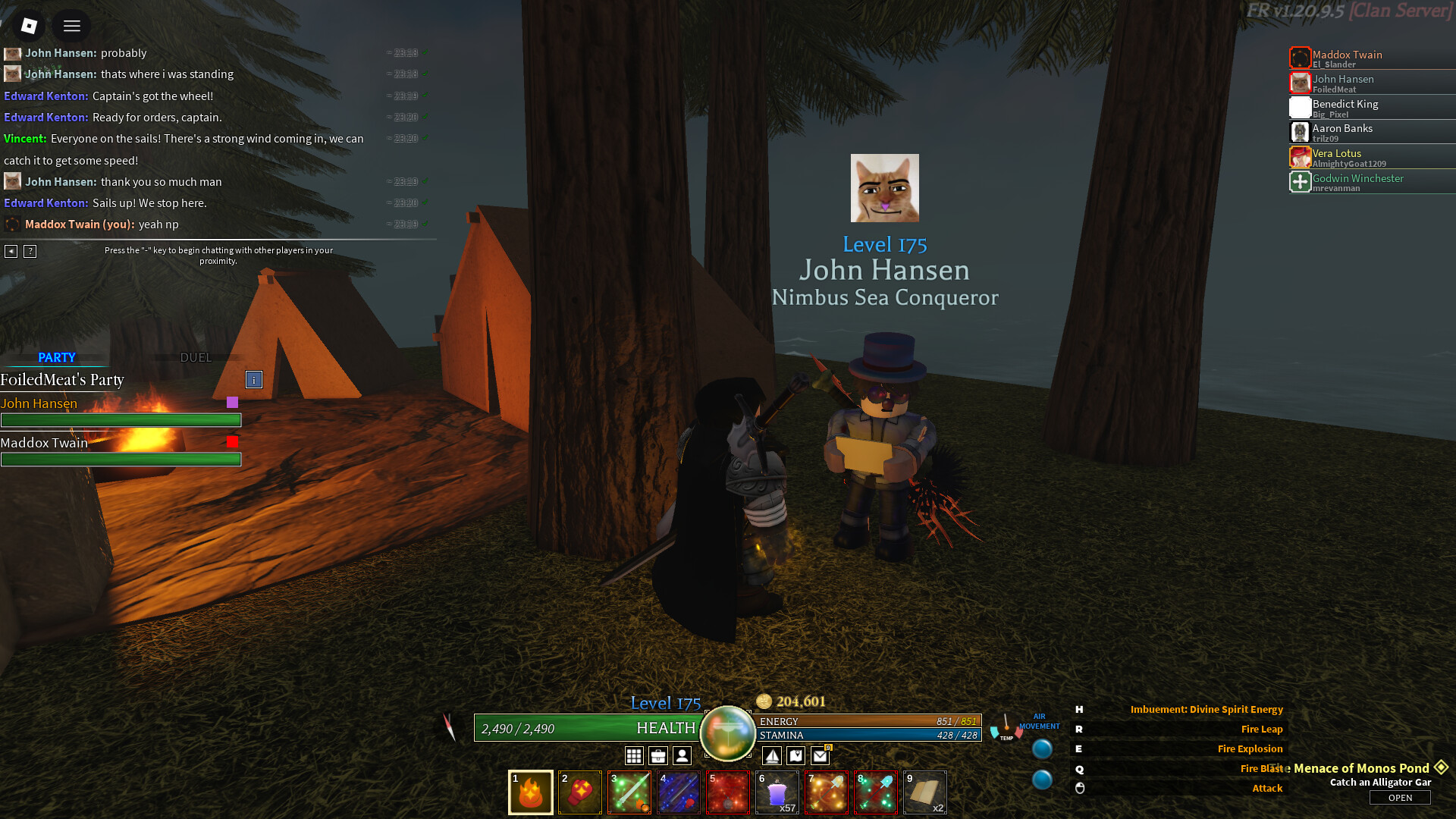Viewport: 1456px width, 819px height.
Task: Switch to the DUEL tab
Action: click(x=196, y=357)
